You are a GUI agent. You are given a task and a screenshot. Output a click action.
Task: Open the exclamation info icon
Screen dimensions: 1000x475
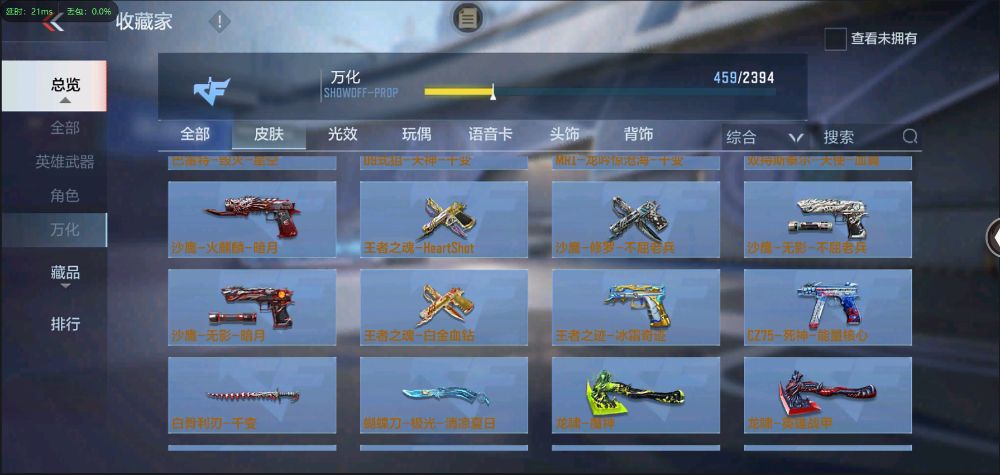click(219, 21)
